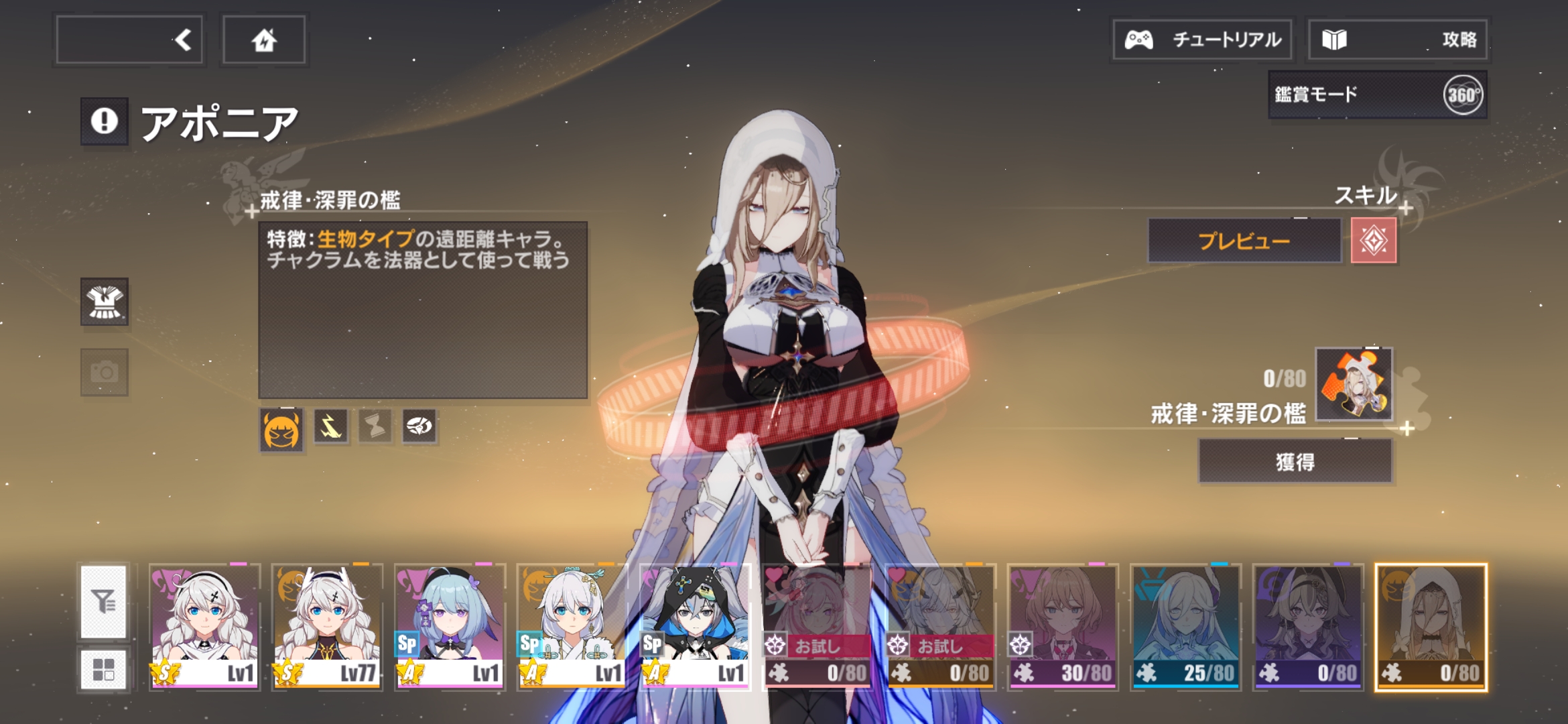Open the outfit wardrobe icon
The width and height of the screenshot is (1568, 724).
coord(105,302)
